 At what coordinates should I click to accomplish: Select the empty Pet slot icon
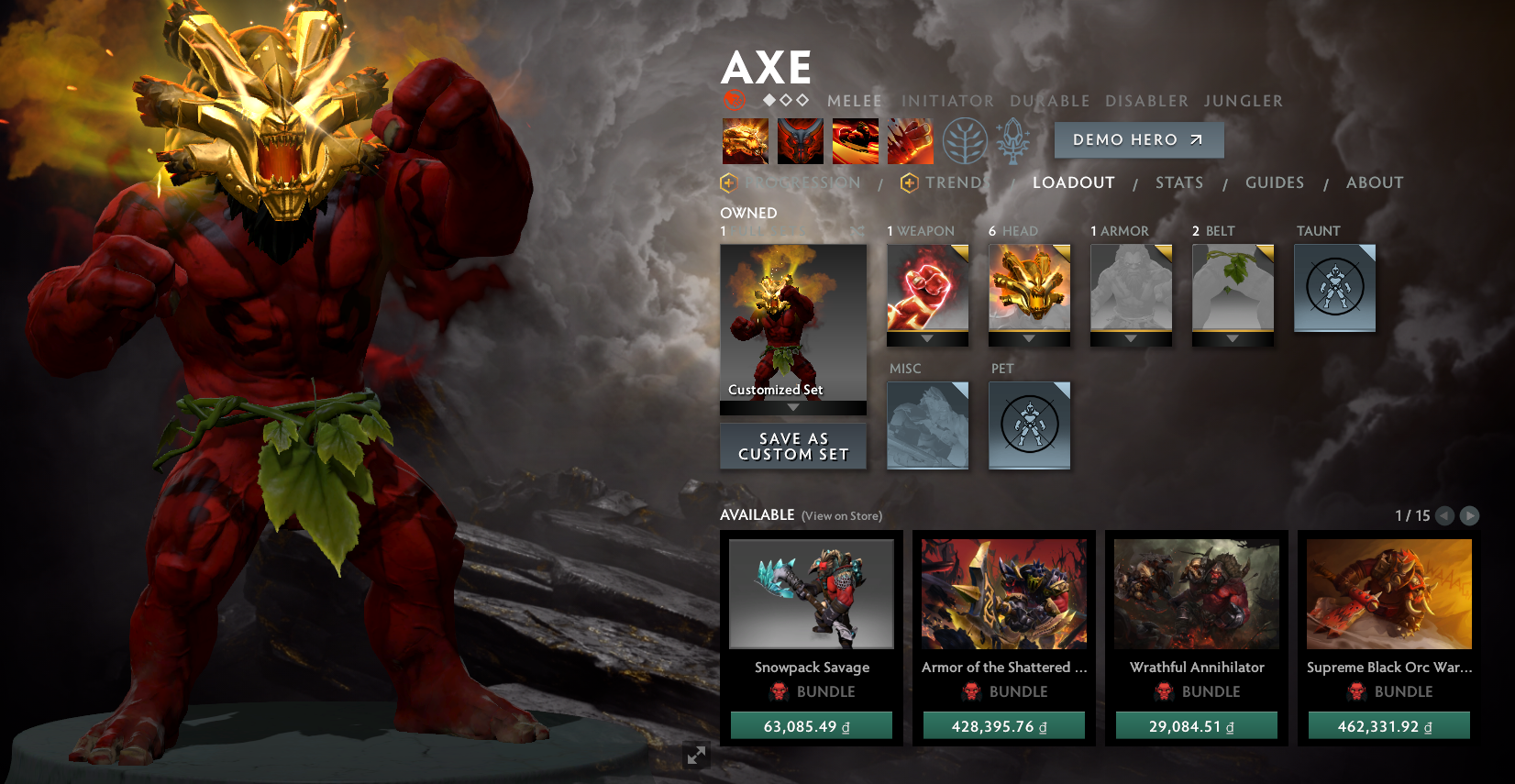click(1029, 425)
